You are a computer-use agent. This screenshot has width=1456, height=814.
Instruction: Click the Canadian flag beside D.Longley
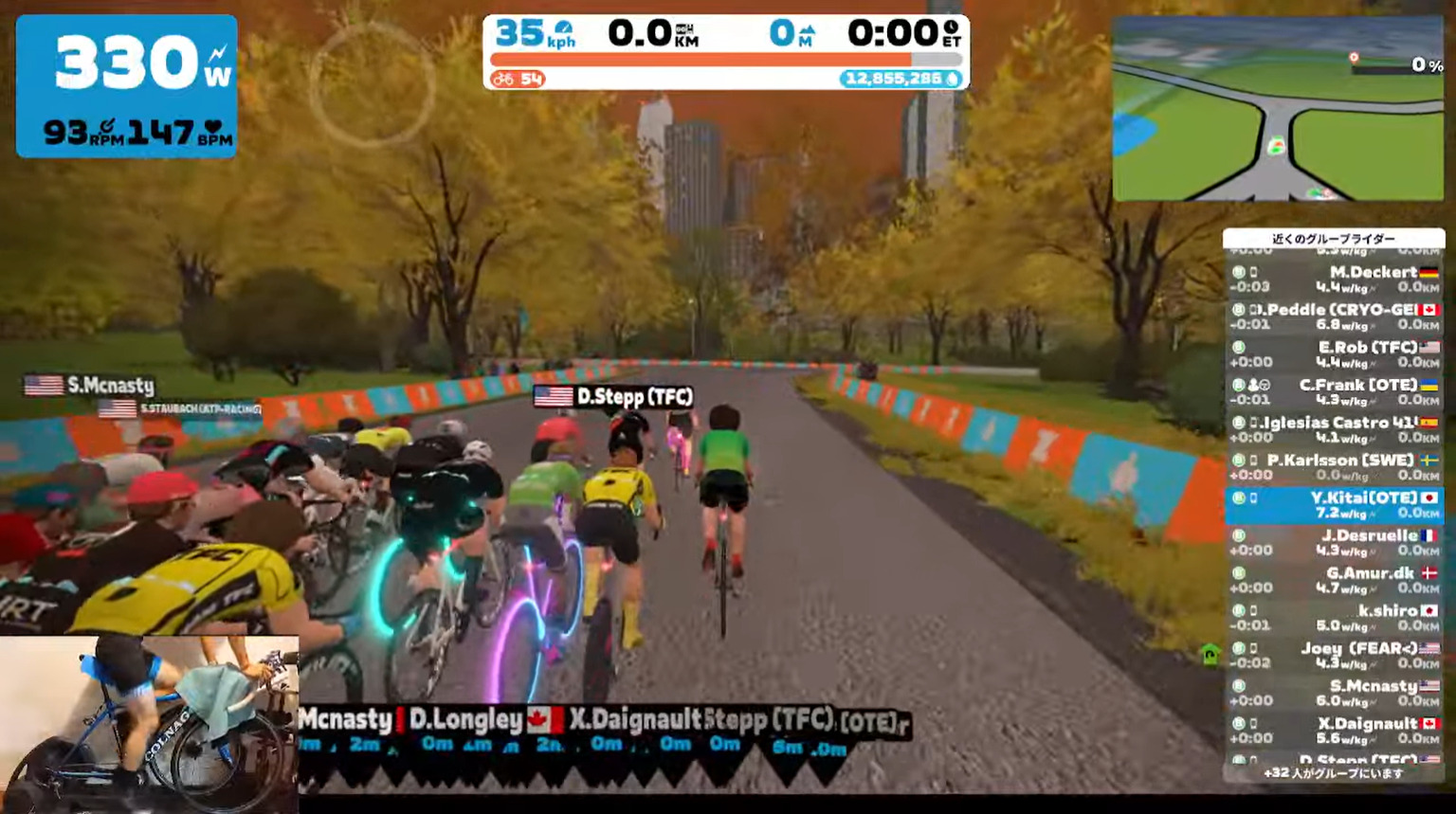pyautogui.click(x=538, y=720)
